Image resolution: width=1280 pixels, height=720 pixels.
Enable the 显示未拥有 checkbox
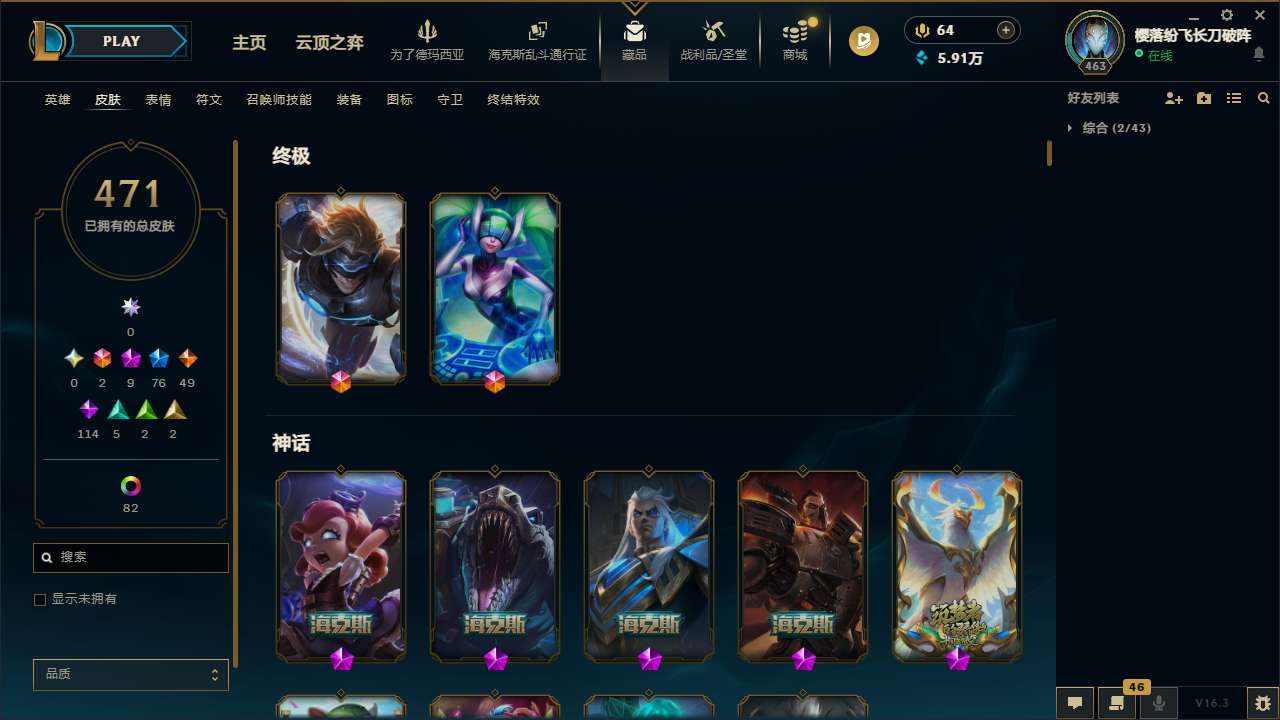(40, 599)
